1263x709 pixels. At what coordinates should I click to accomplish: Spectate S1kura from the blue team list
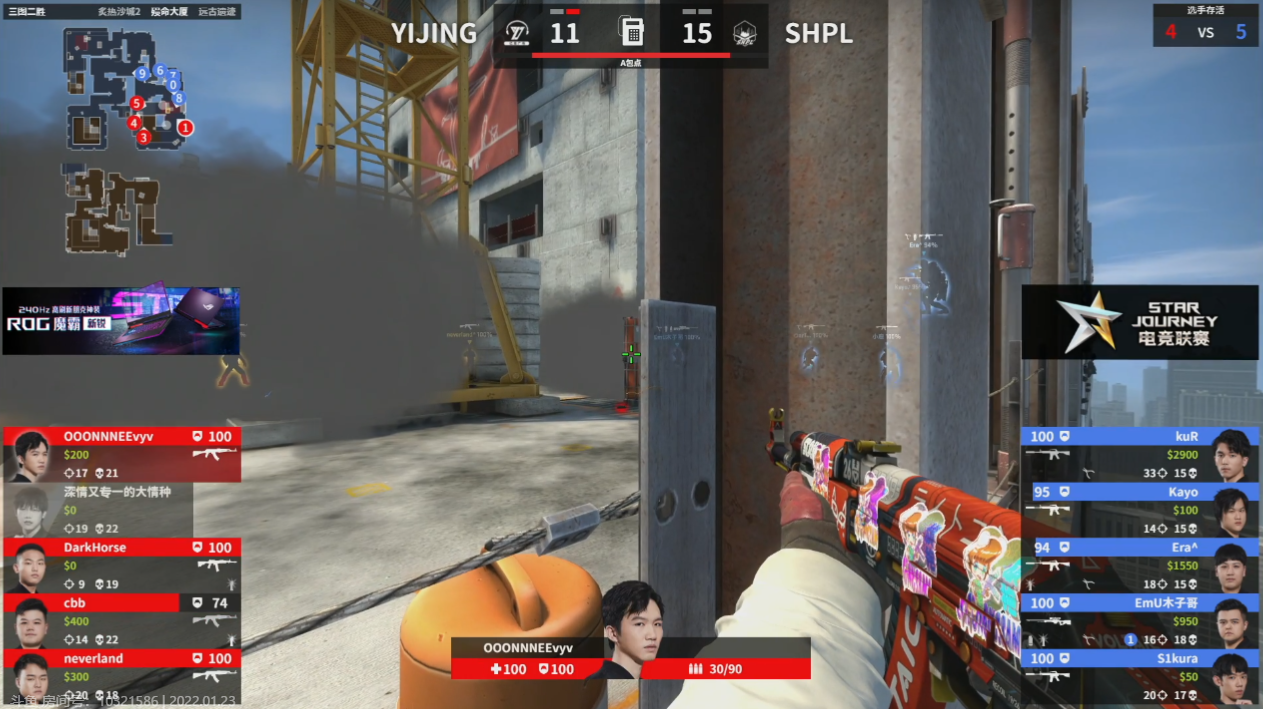click(x=1140, y=675)
